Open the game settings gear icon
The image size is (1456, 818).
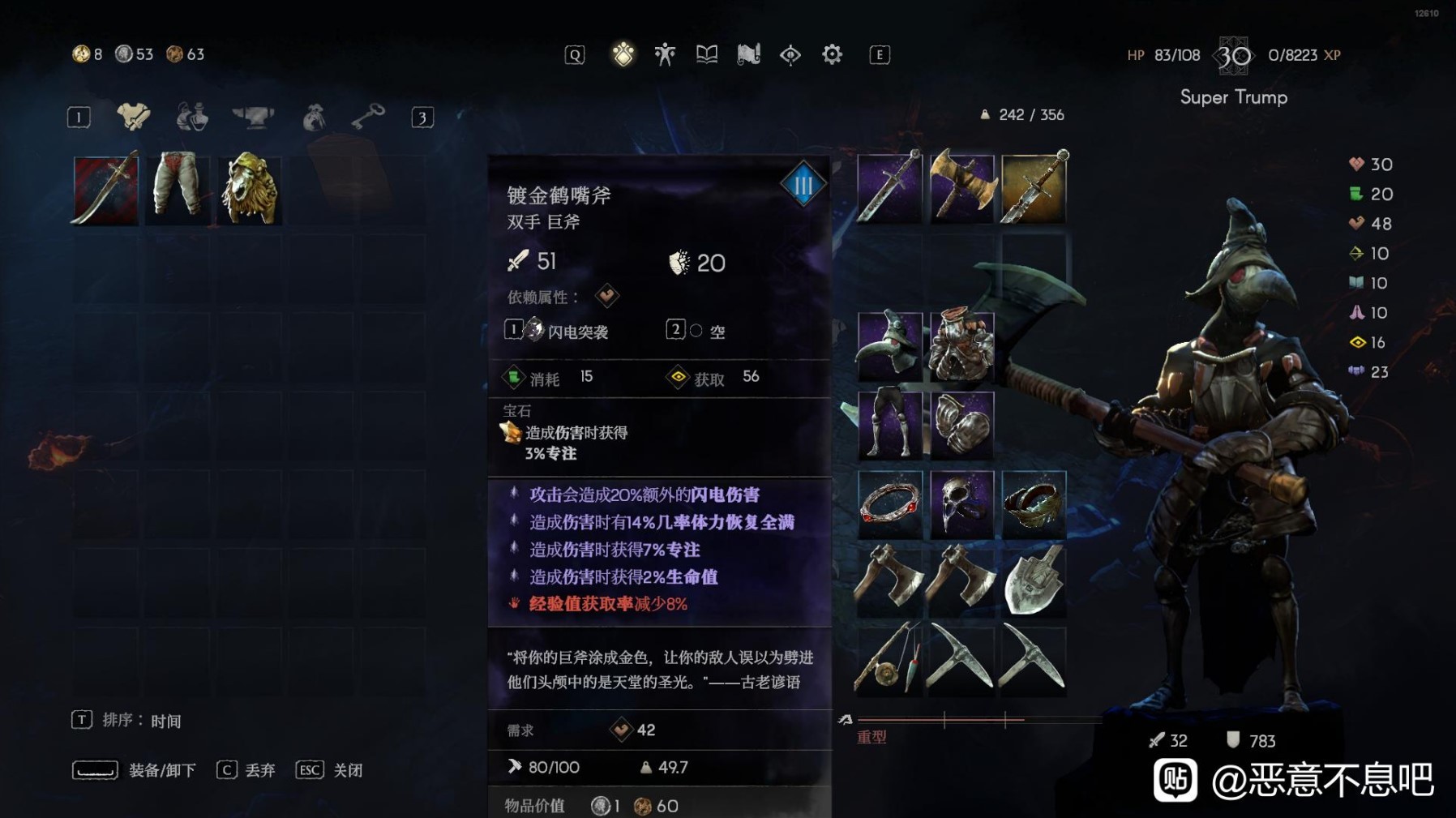point(831,54)
